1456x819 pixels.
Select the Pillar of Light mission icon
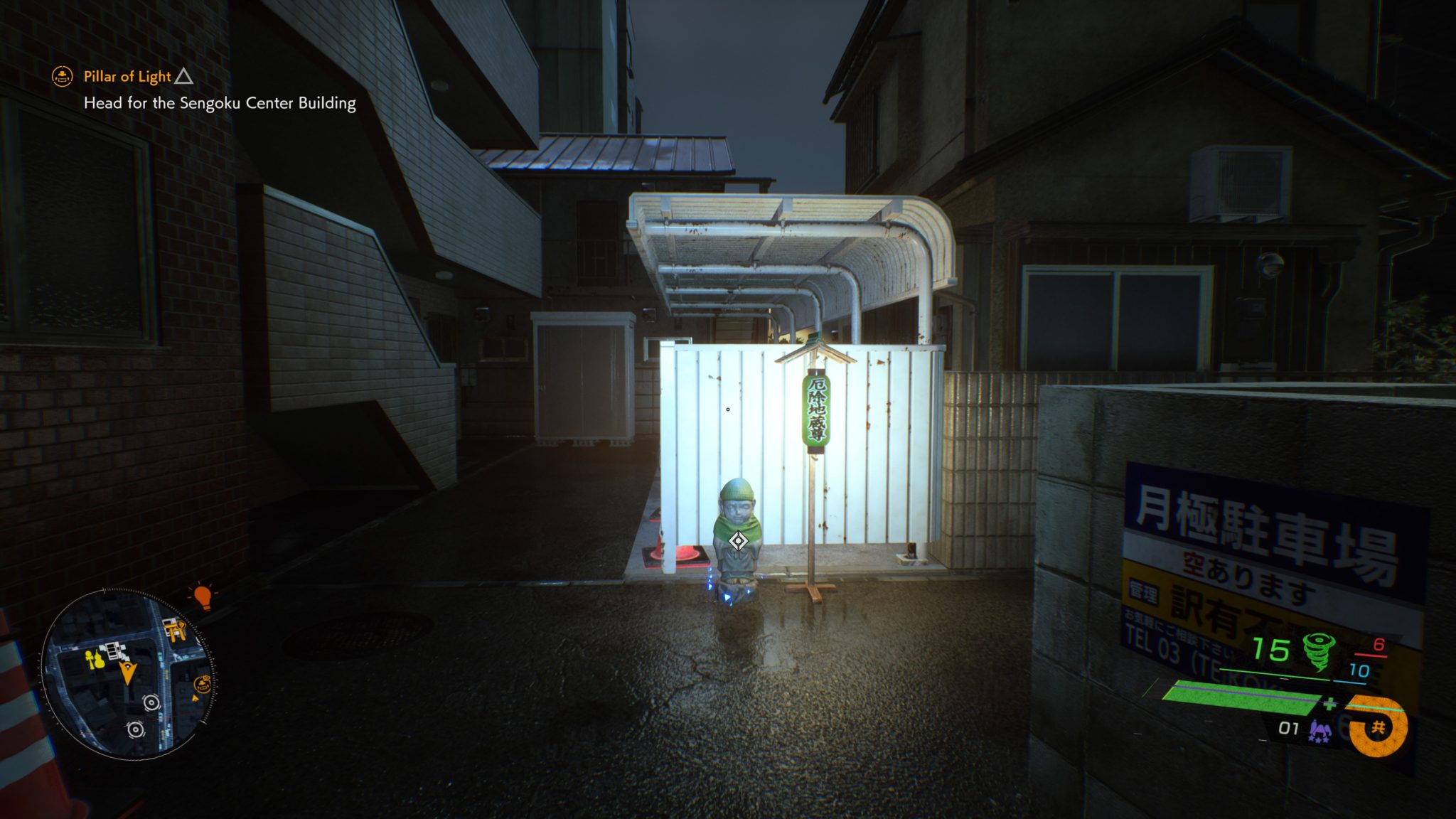point(63,77)
